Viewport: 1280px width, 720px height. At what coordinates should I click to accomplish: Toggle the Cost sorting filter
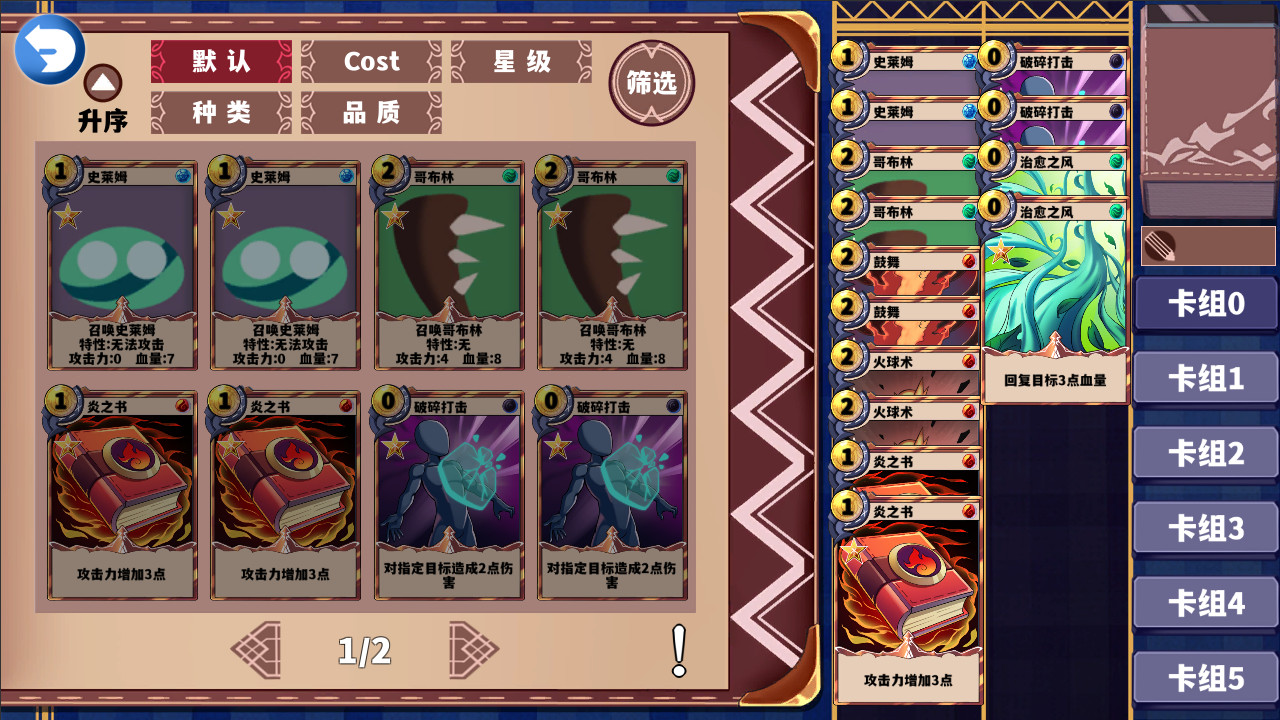coord(371,62)
